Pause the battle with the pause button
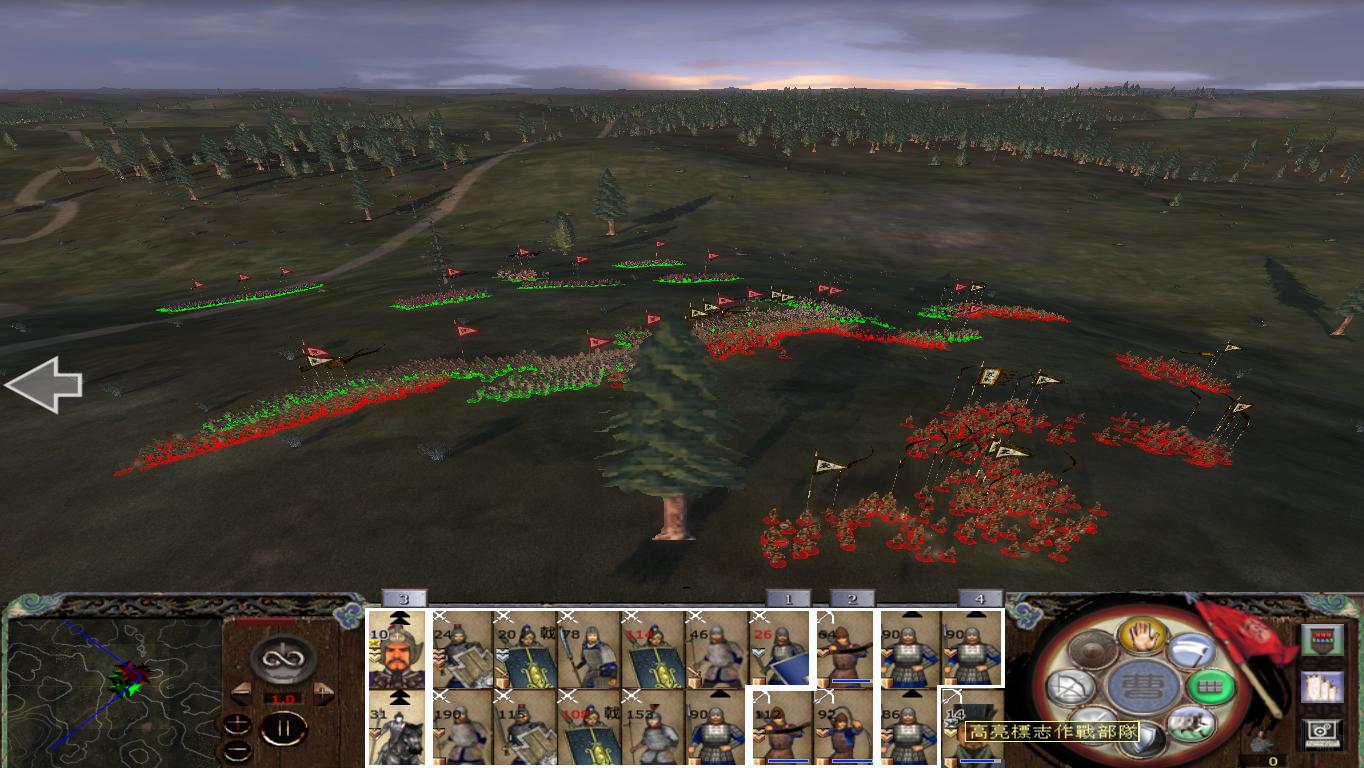 coord(285,727)
